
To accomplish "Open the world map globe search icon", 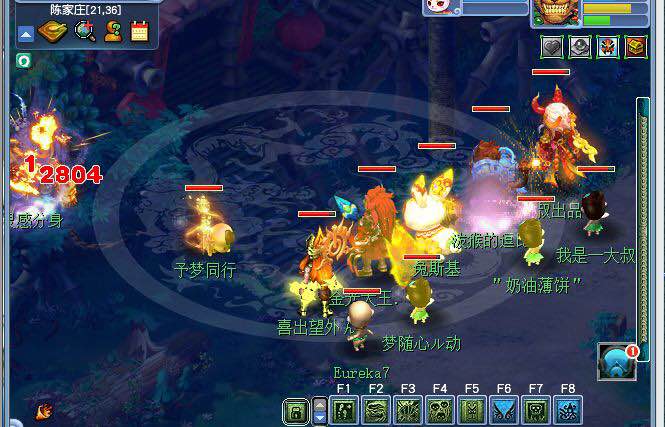I will pos(85,32).
